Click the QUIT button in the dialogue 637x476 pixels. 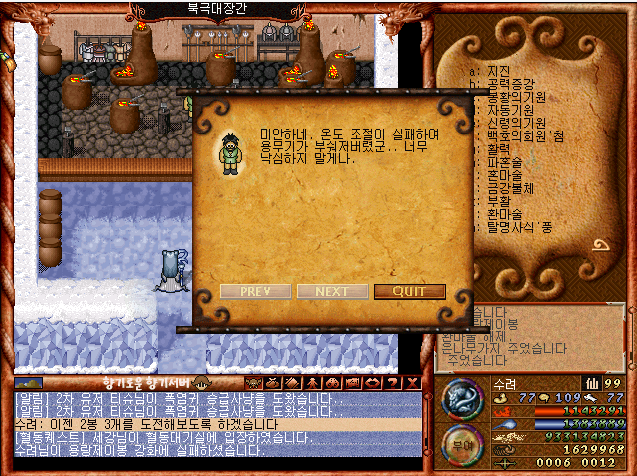(x=409, y=292)
